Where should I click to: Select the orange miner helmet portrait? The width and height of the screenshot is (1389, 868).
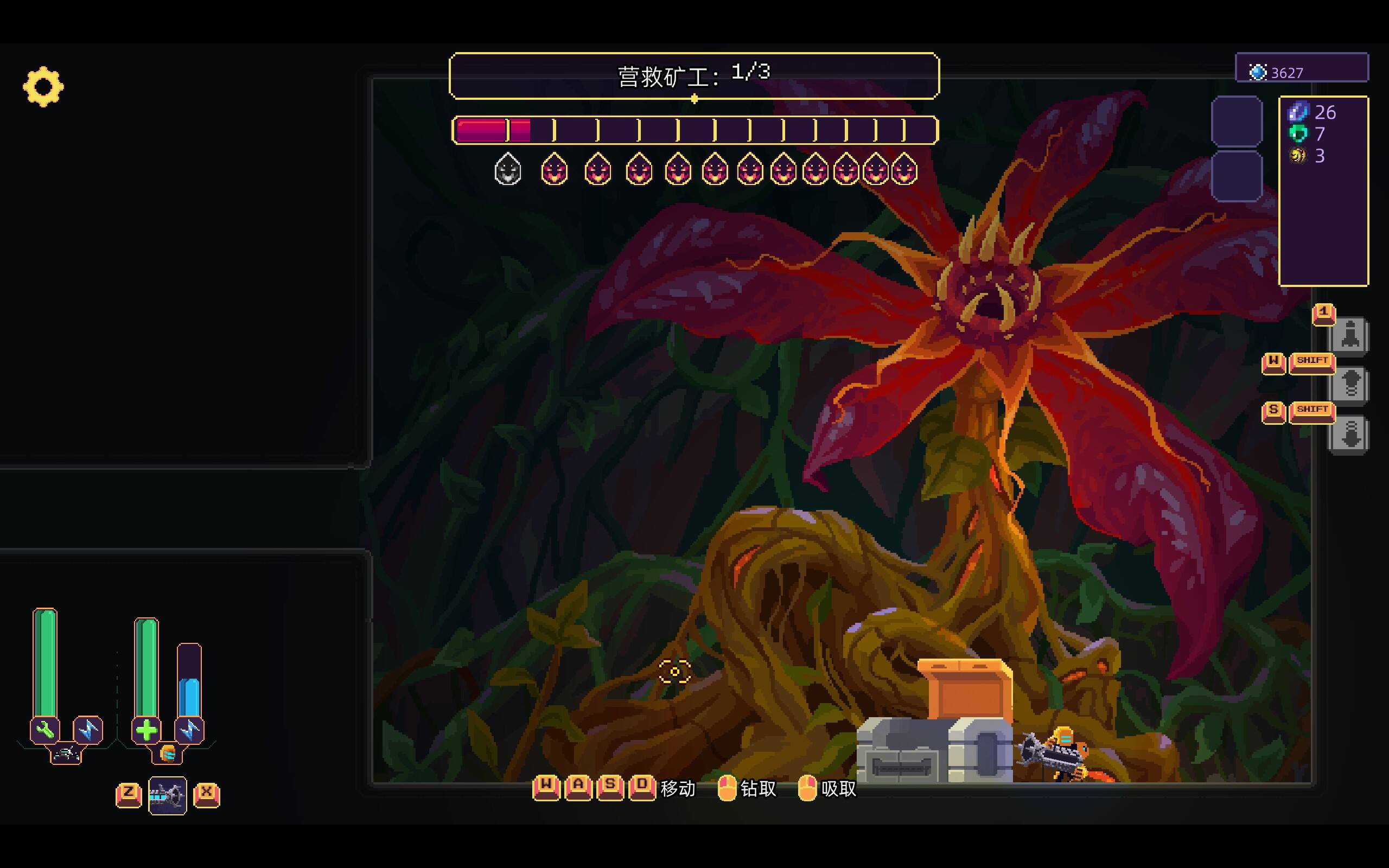click(167, 753)
